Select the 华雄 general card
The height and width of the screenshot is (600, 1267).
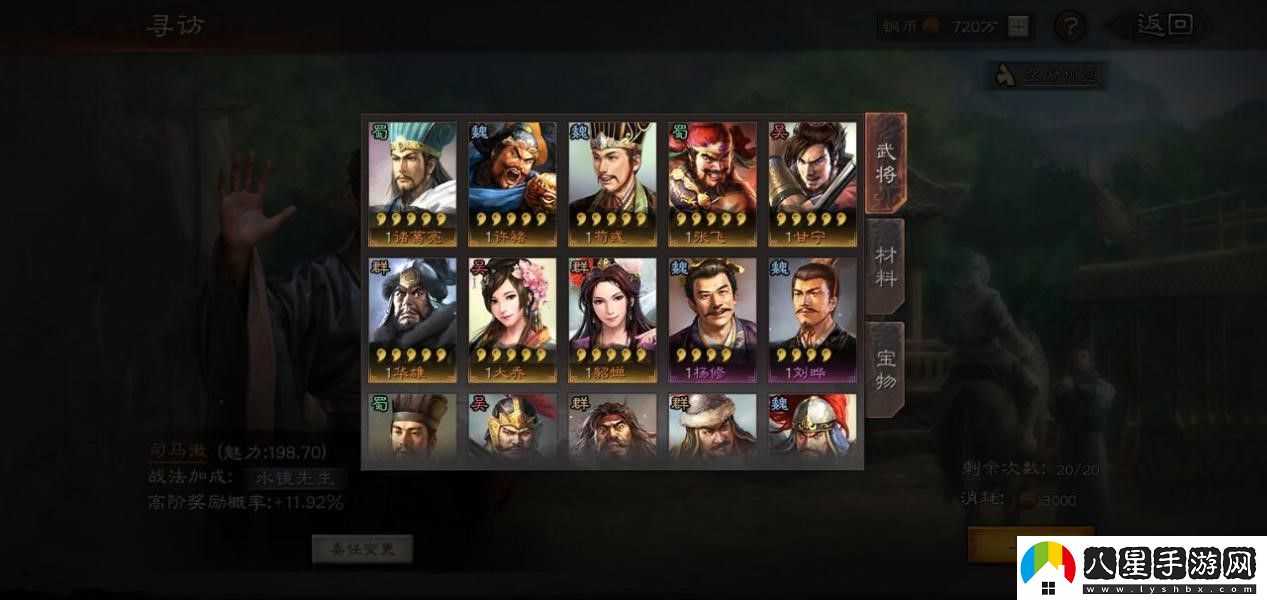pos(412,320)
